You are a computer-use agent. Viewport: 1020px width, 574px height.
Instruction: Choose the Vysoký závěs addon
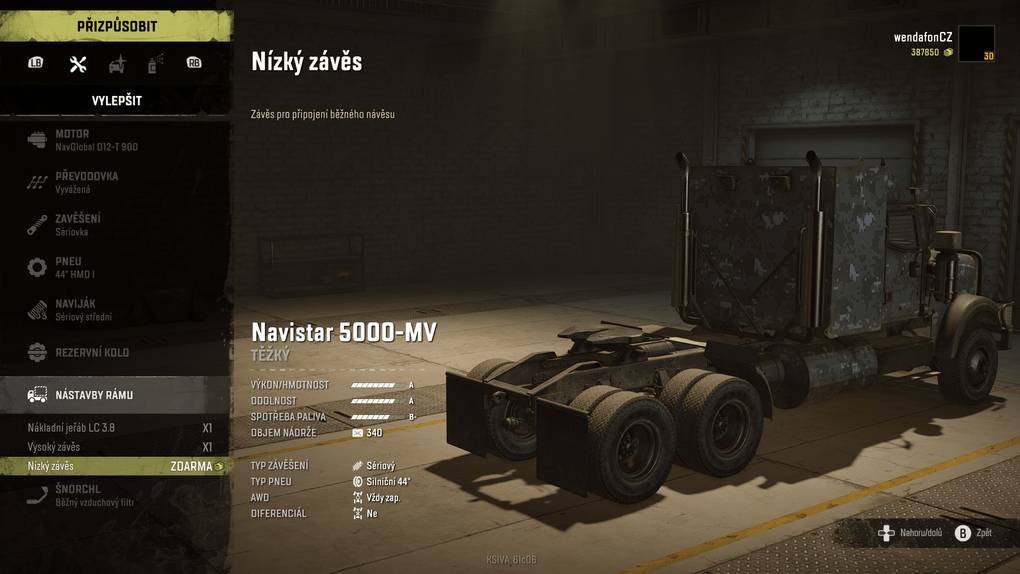pos(115,447)
